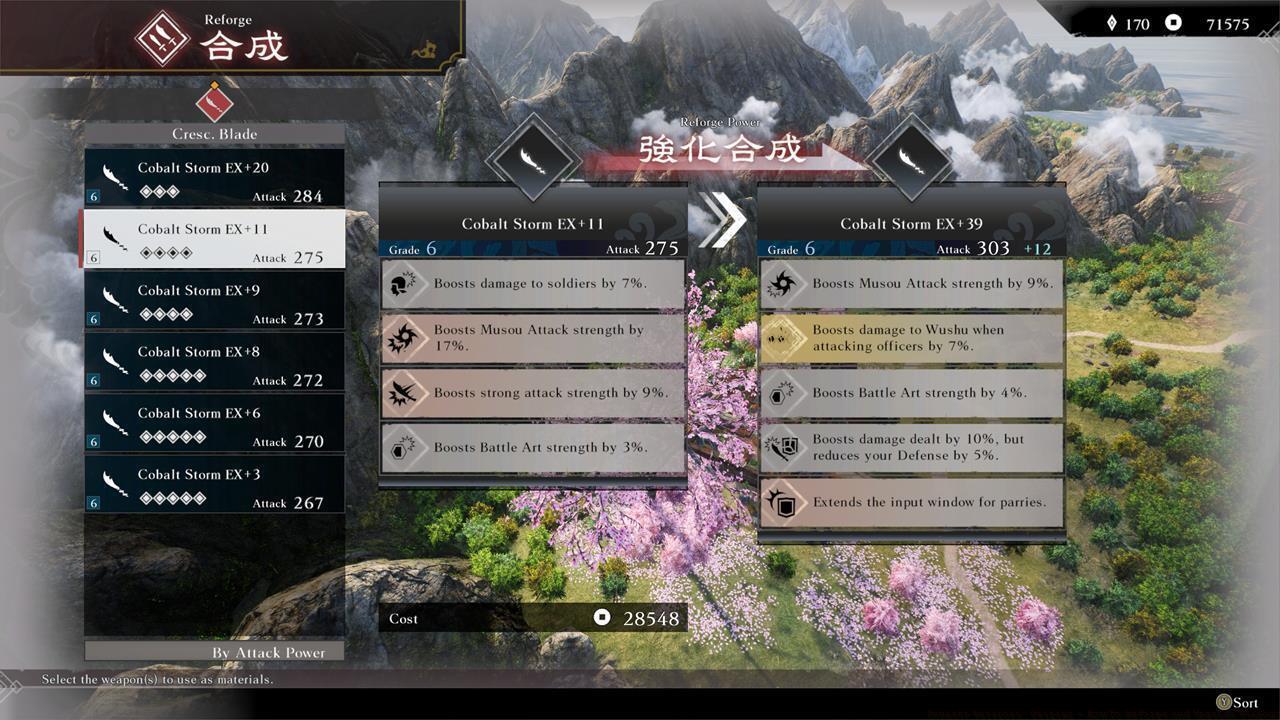Highlight the 'Boosts damage to Wushu' material skill

point(910,338)
